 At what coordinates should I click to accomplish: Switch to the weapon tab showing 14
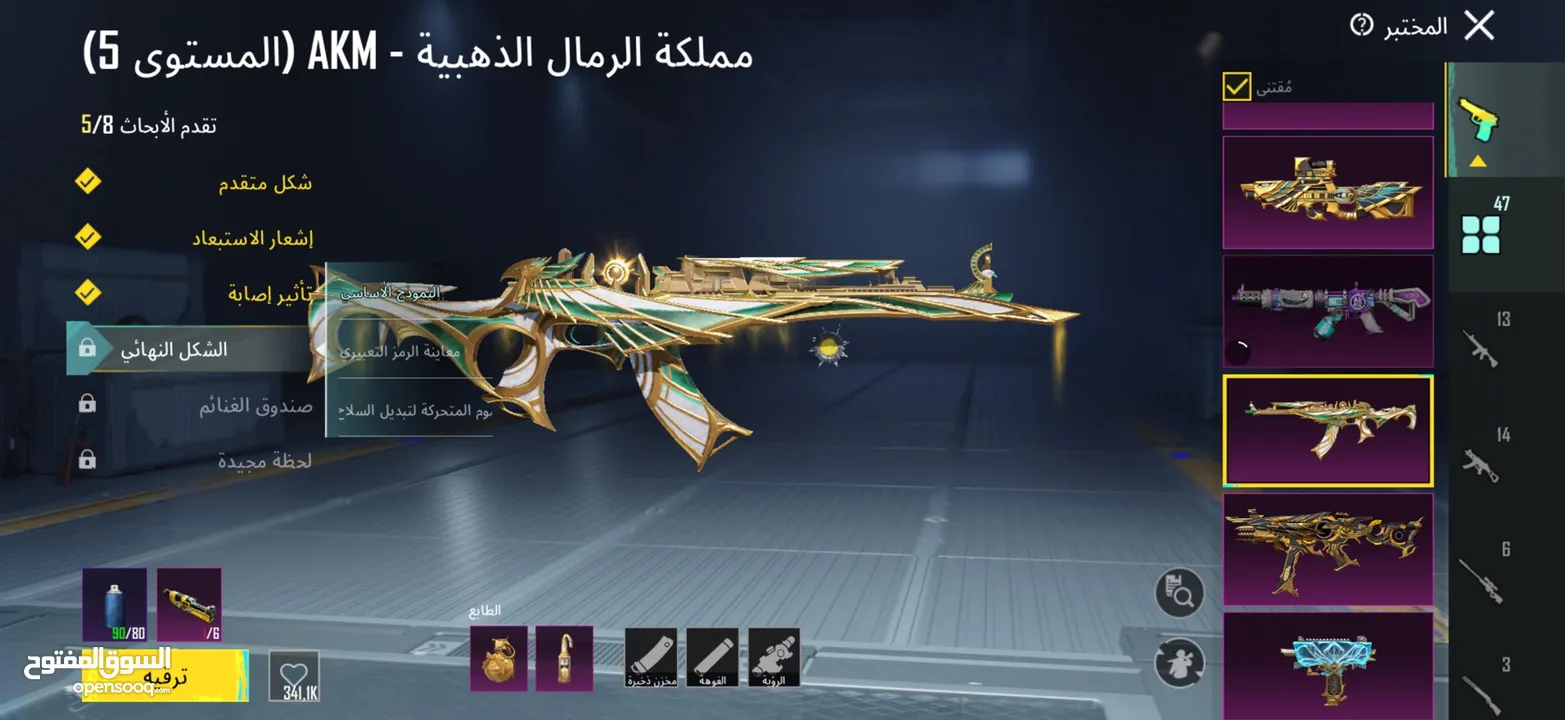1486,455
